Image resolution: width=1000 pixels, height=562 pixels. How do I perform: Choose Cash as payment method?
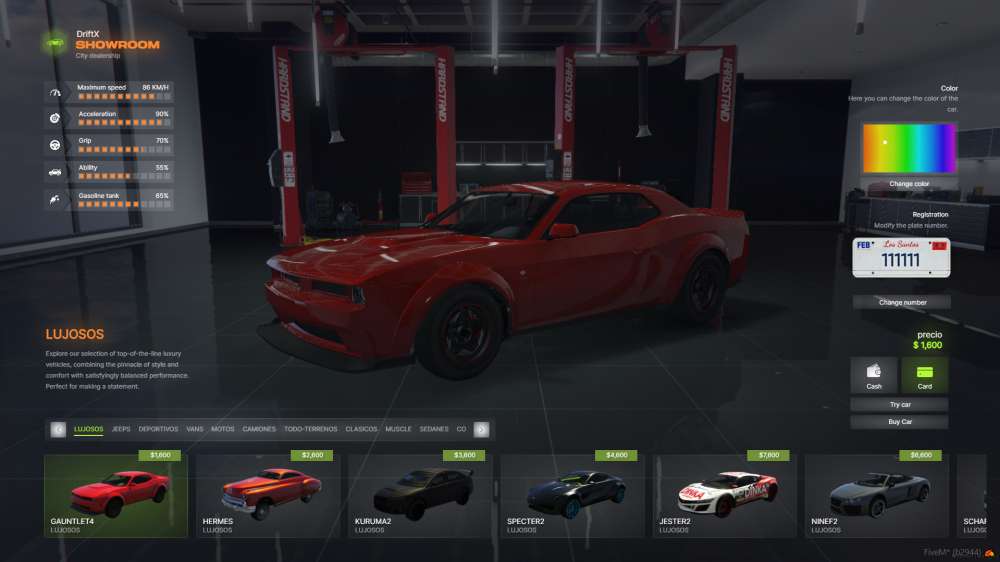pyautogui.click(x=874, y=375)
